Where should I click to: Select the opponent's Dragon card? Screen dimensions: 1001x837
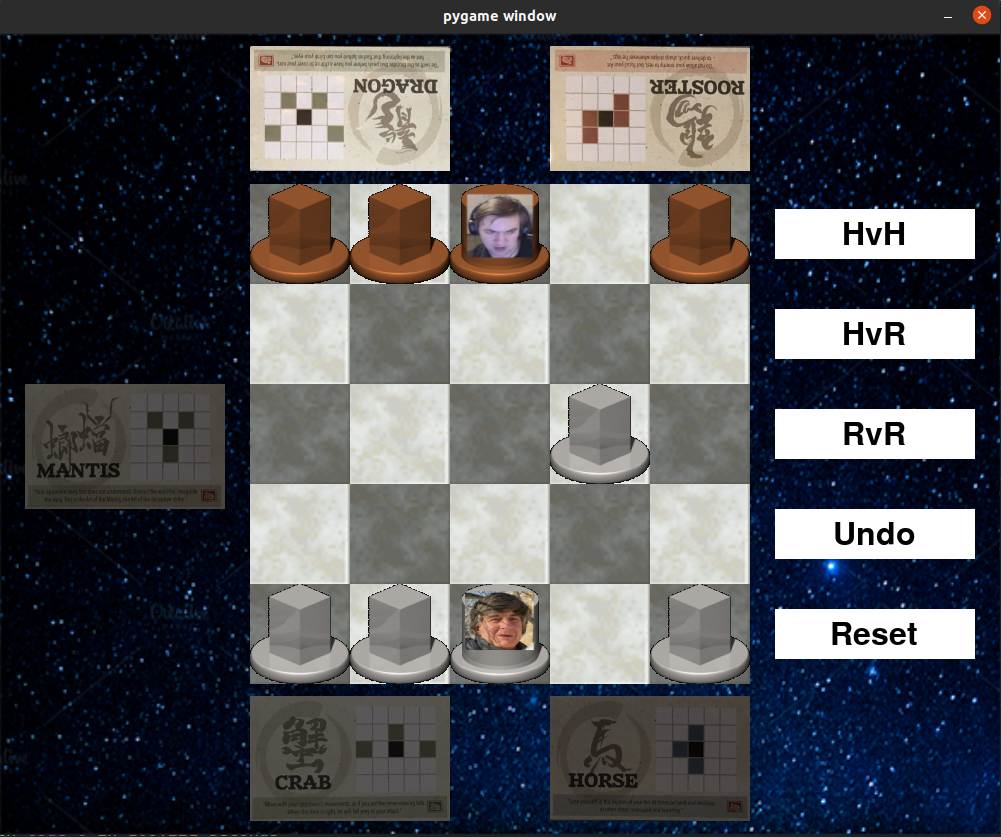pos(350,109)
